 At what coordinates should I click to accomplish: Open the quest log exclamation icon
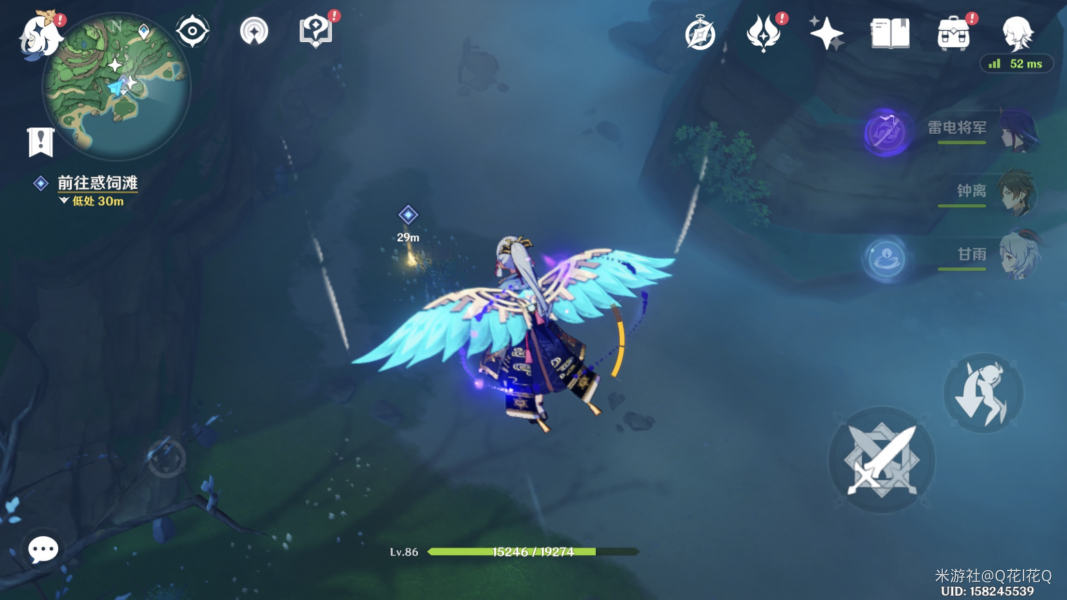click(39, 142)
